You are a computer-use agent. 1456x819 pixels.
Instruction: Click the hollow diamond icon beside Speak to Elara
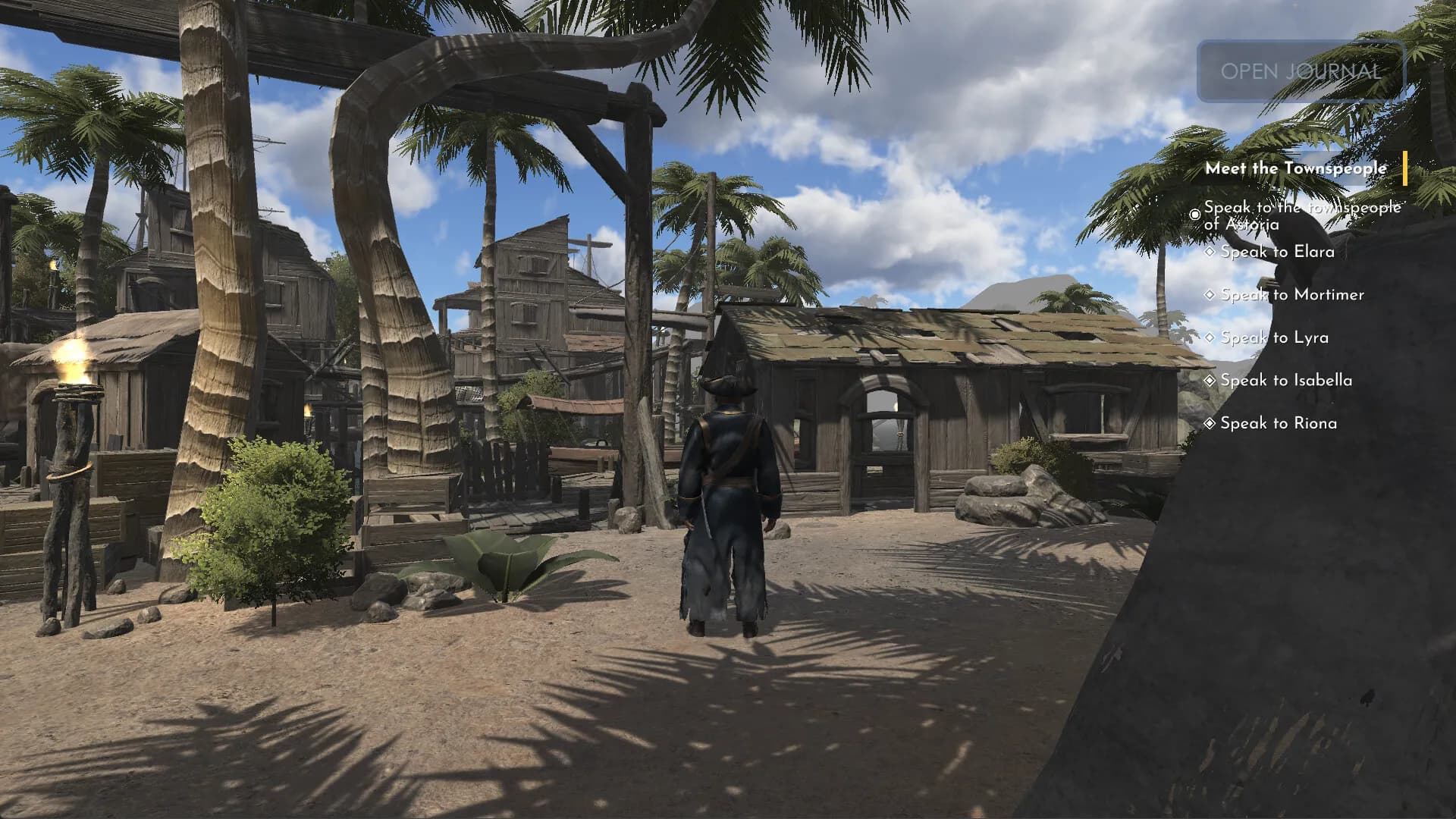1210,251
